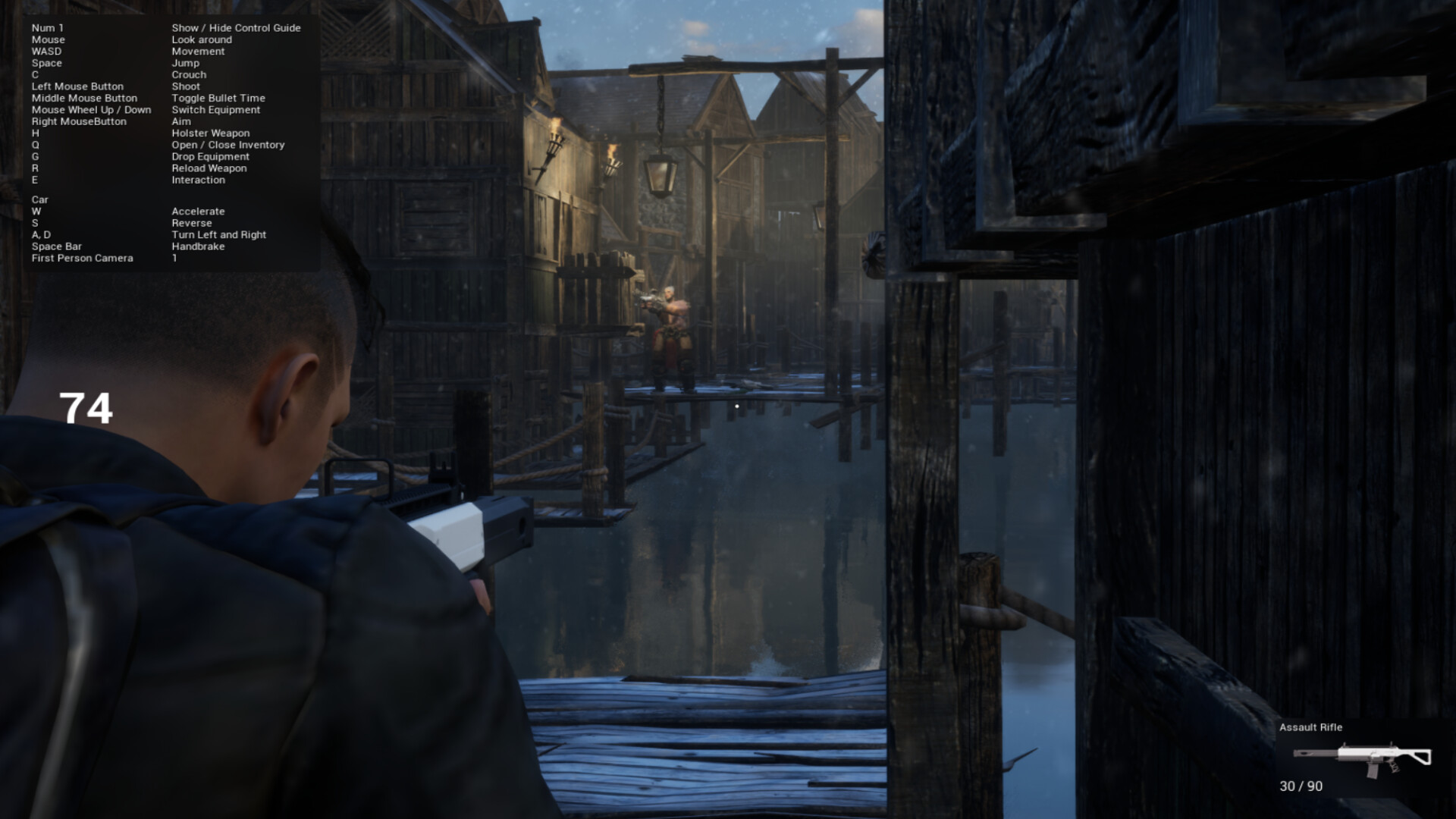Click the First Person Camera entry
1456x819 pixels.
(81, 258)
